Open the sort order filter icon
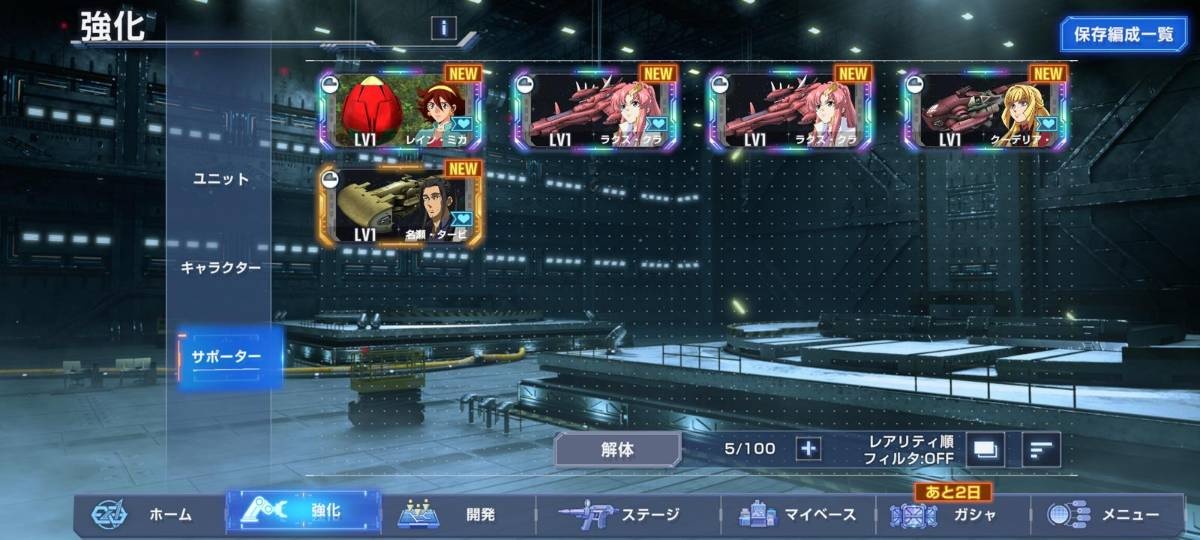This screenshot has width=1200, height=540. 1041,449
